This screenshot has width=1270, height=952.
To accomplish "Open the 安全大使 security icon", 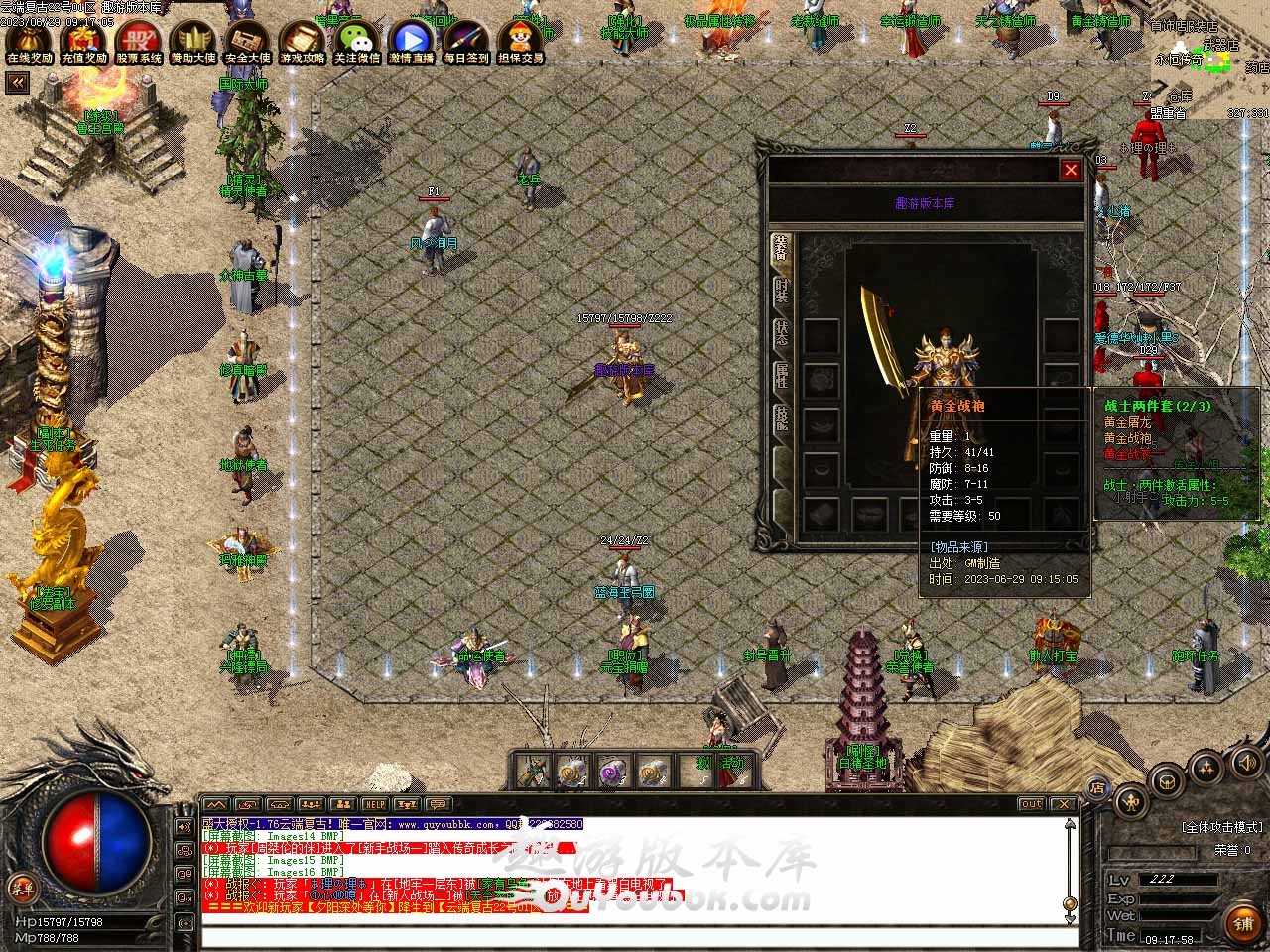I will point(247,42).
